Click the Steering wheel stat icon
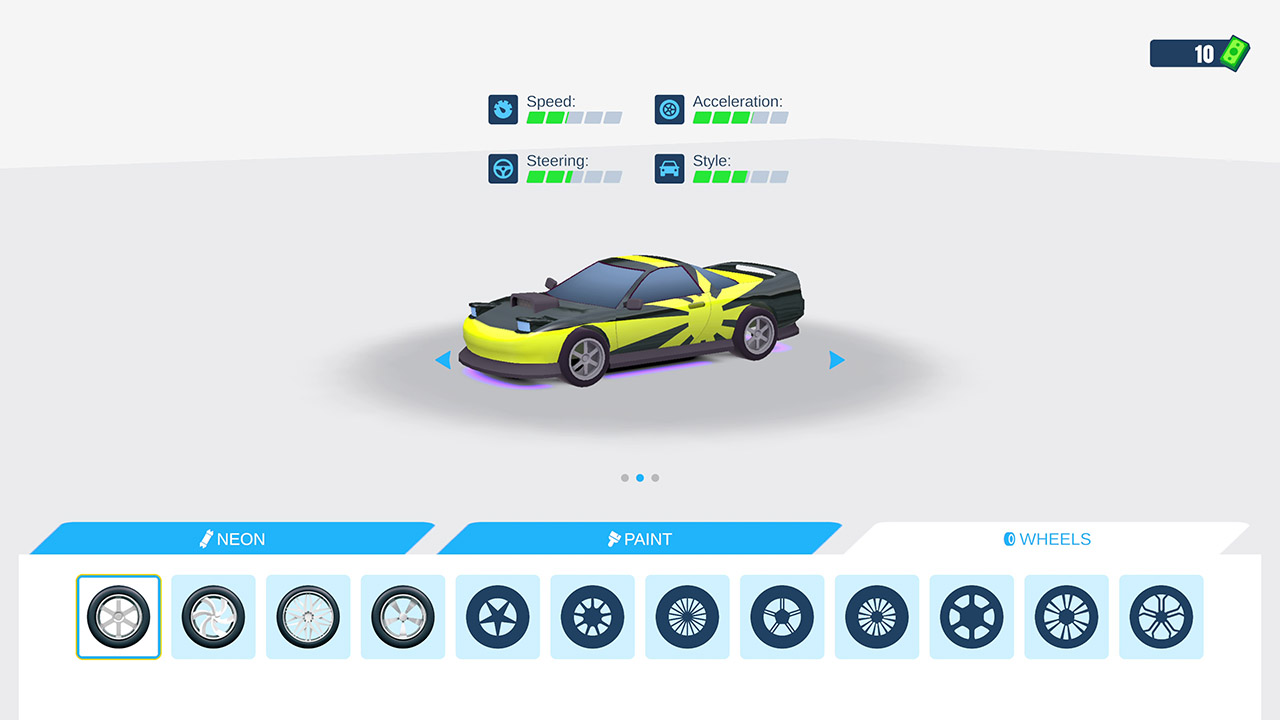 pyautogui.click(x=503, y=168)
